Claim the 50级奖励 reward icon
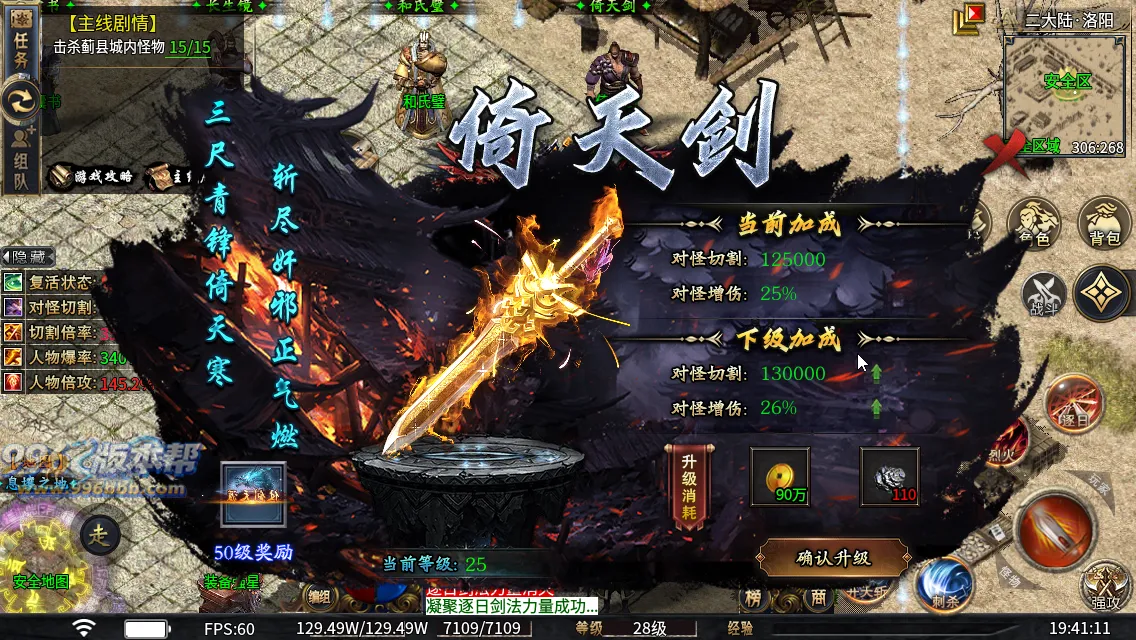 254,495
